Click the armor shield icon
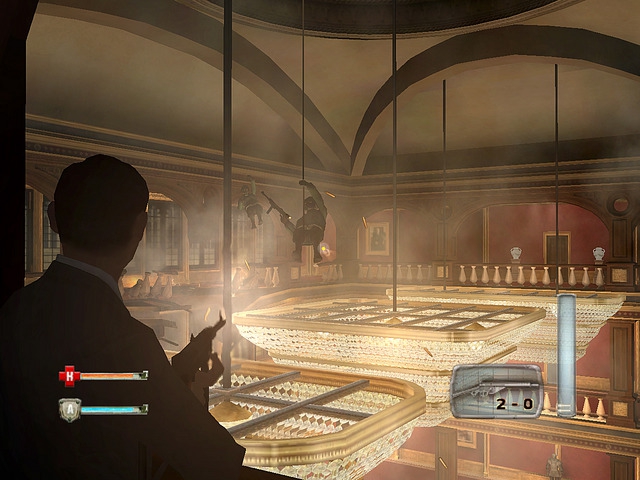640x480 pixels. click(69, 409)
